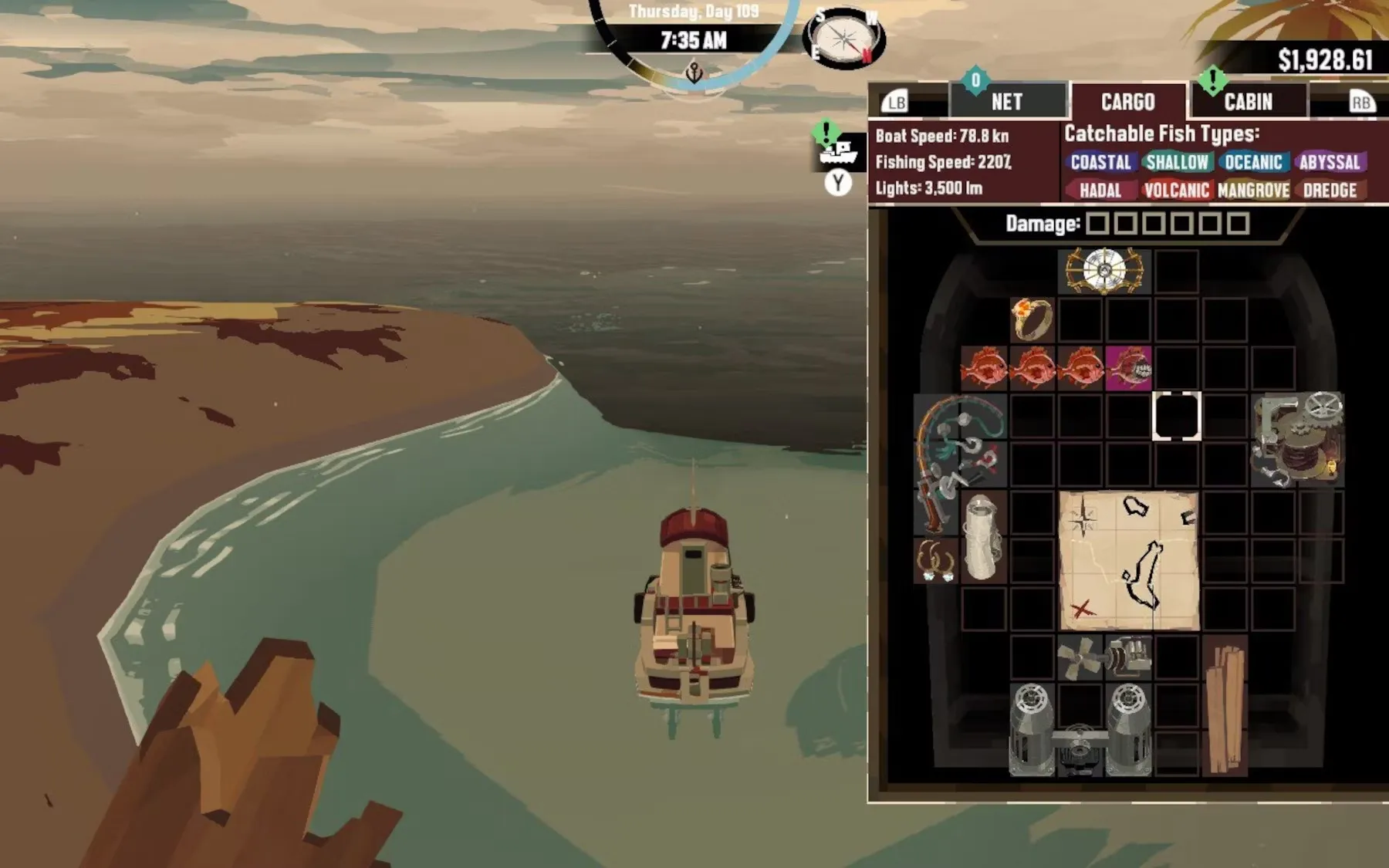Select the round ship light at cargo top
Image resolution: width=1389 pixels, height=868 pixels.
click(x=1104, y=271)
